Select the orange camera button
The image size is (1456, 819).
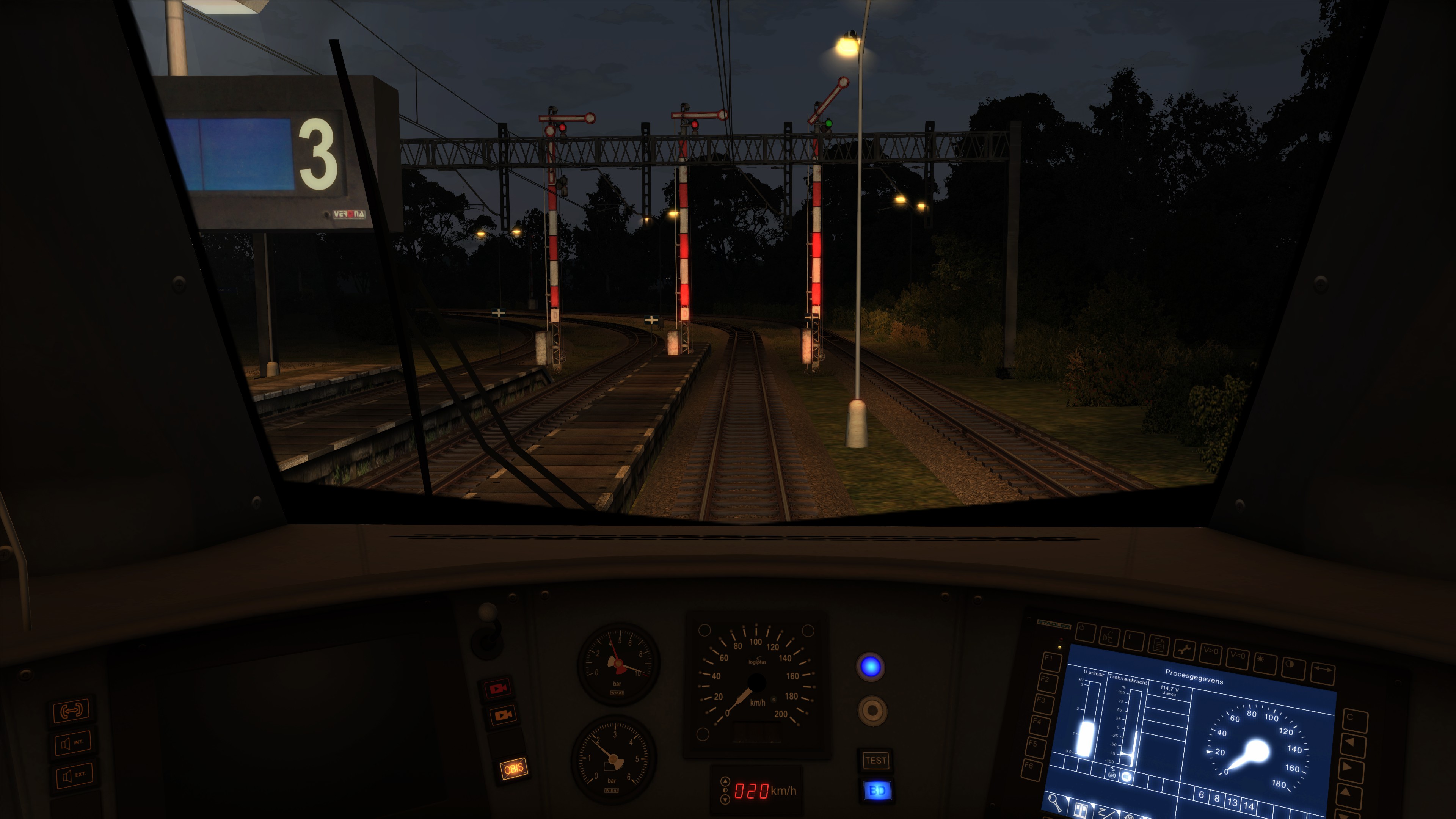click(x=502, y=715)
